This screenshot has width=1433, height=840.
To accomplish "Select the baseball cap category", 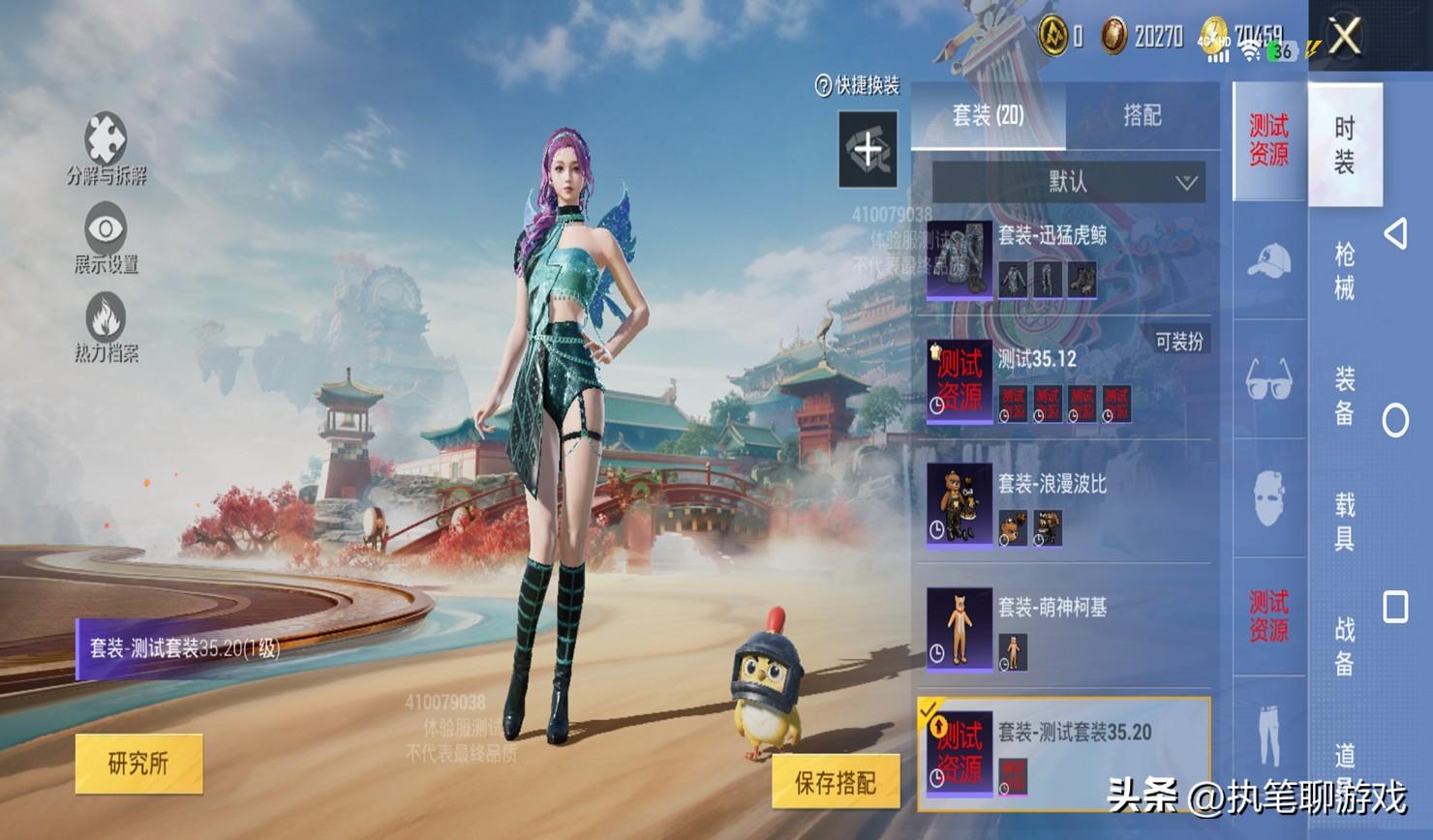I will (1268, 261).
